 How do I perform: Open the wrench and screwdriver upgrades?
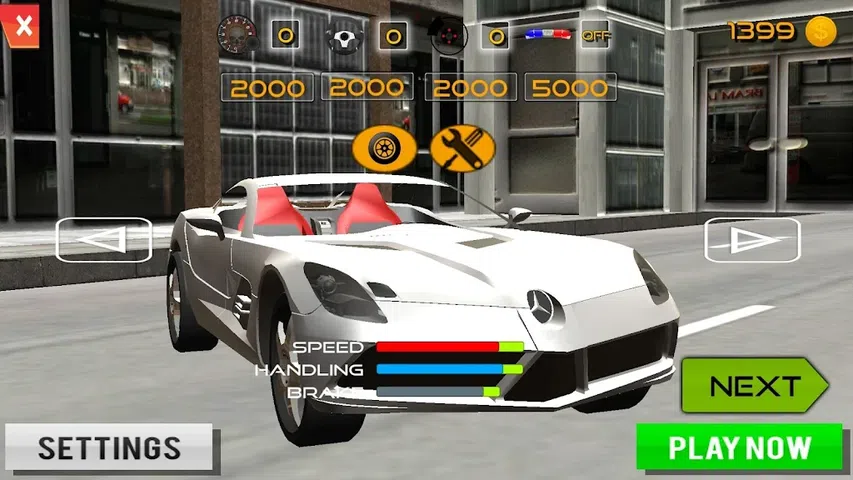(462, 149)
